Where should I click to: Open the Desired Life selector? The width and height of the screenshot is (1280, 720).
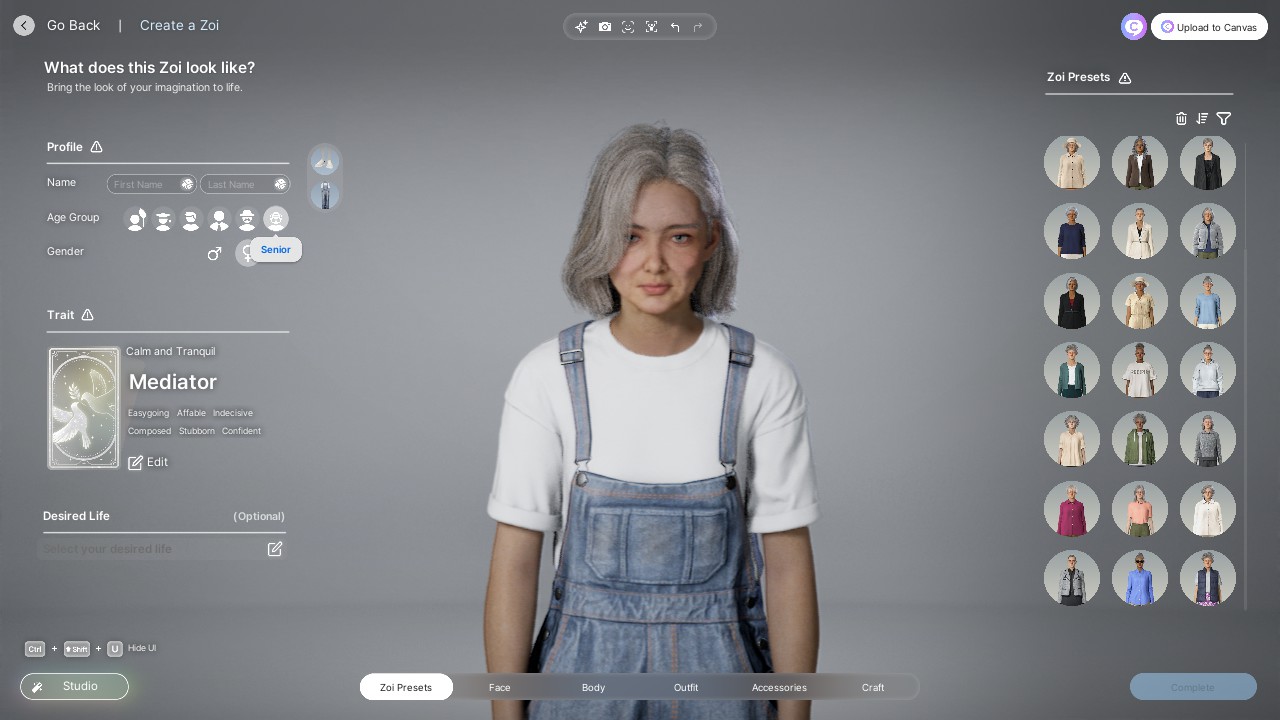275,548
